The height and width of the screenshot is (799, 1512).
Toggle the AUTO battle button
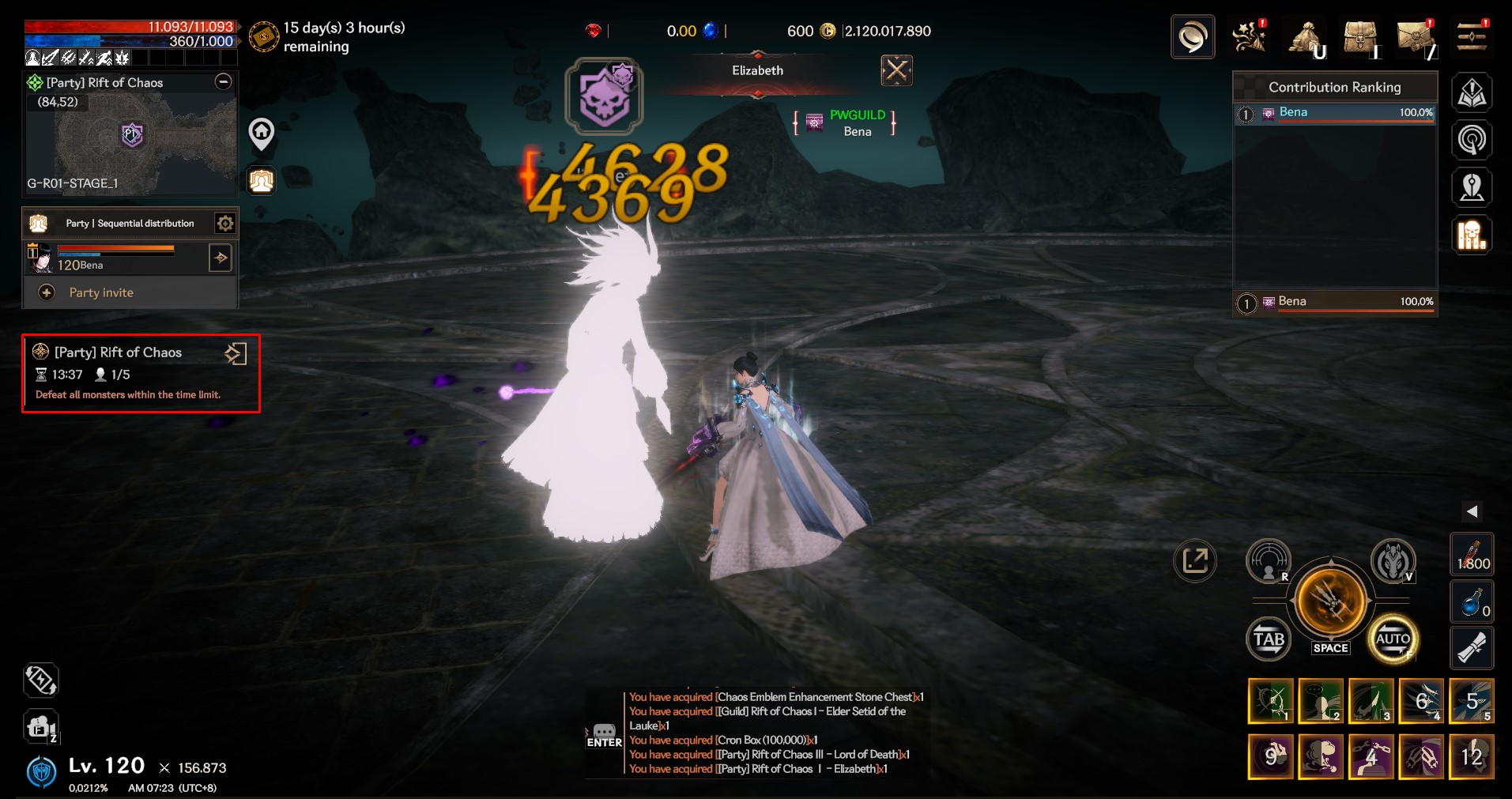click(x=1392, y=639)
